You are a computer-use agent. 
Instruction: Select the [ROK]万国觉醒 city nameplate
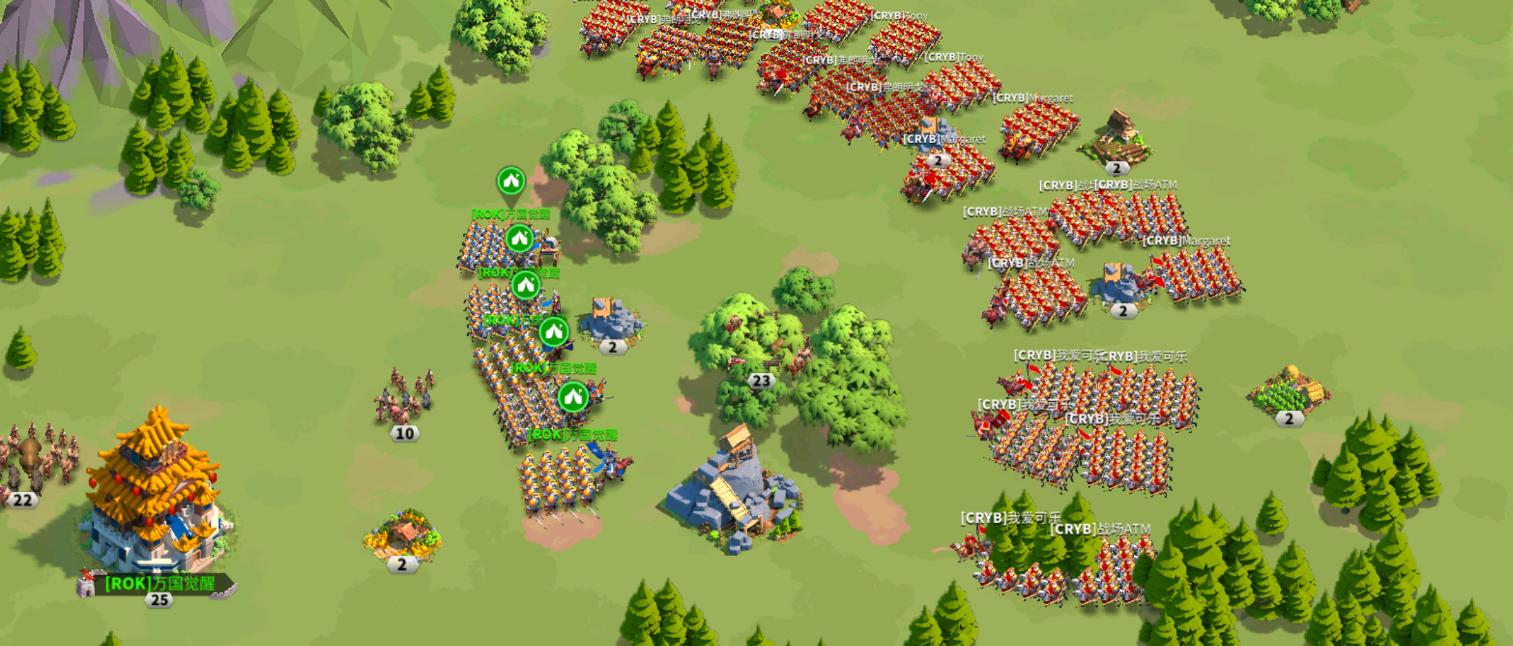tap(160, 583)
